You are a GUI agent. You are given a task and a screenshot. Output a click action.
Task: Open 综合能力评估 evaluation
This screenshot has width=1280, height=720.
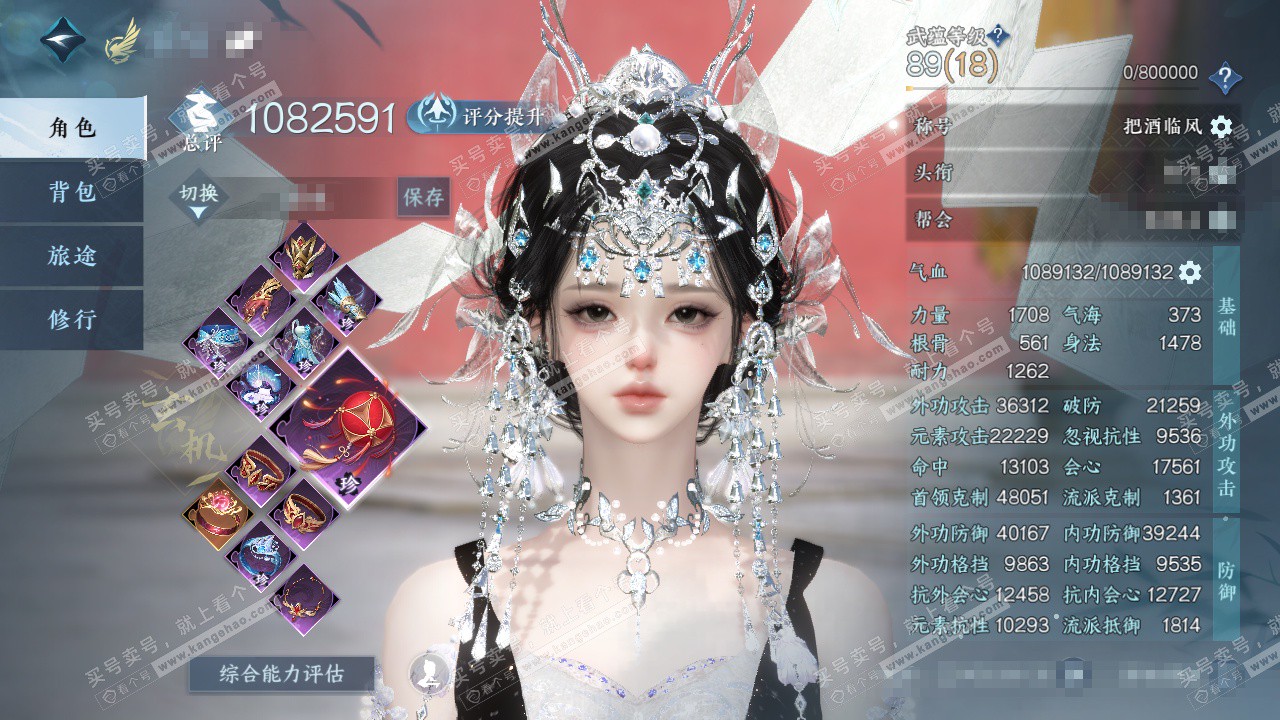(281, 674)
